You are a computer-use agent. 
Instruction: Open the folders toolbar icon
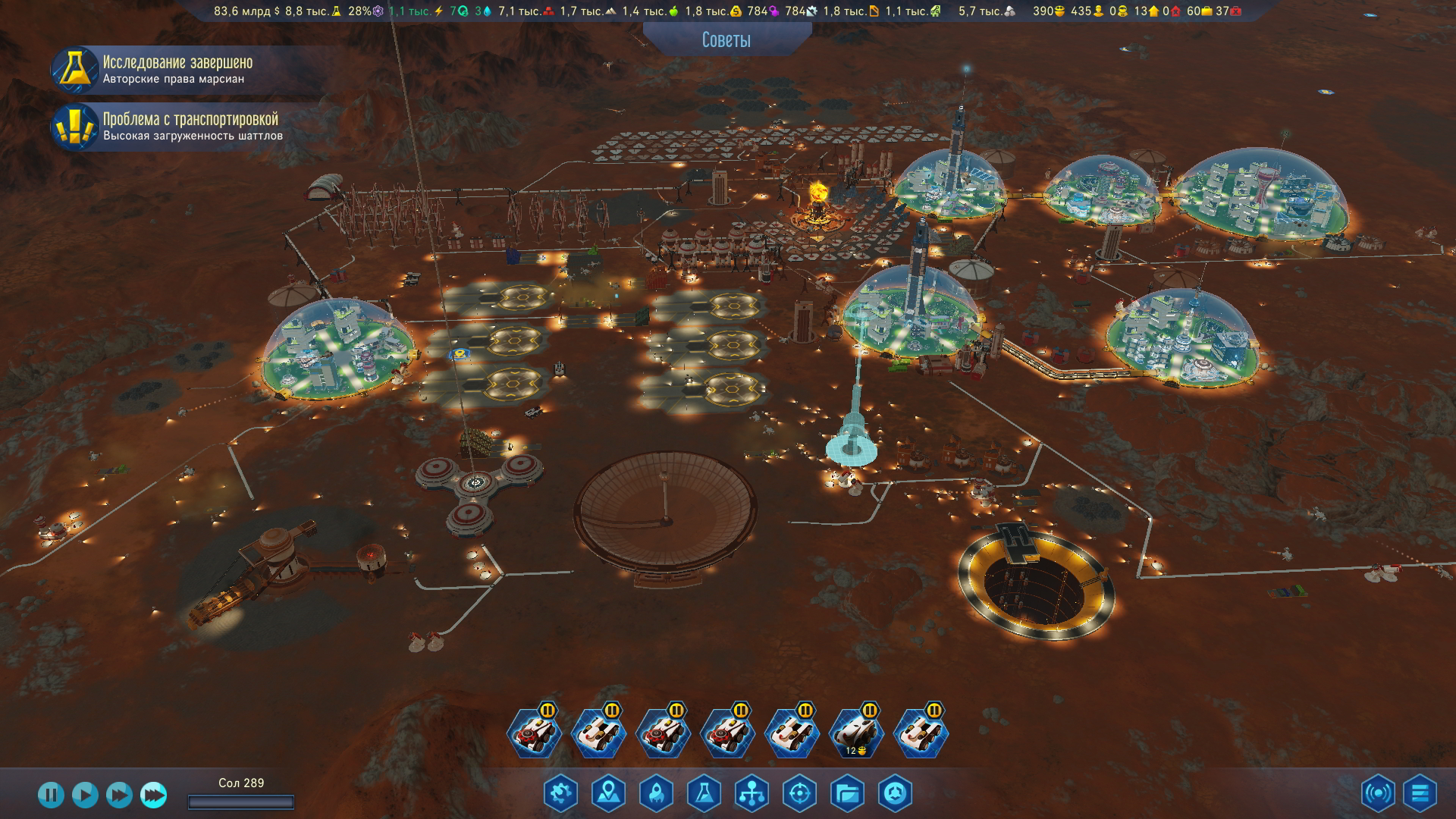pyautogui.click(x=847, y=794)
